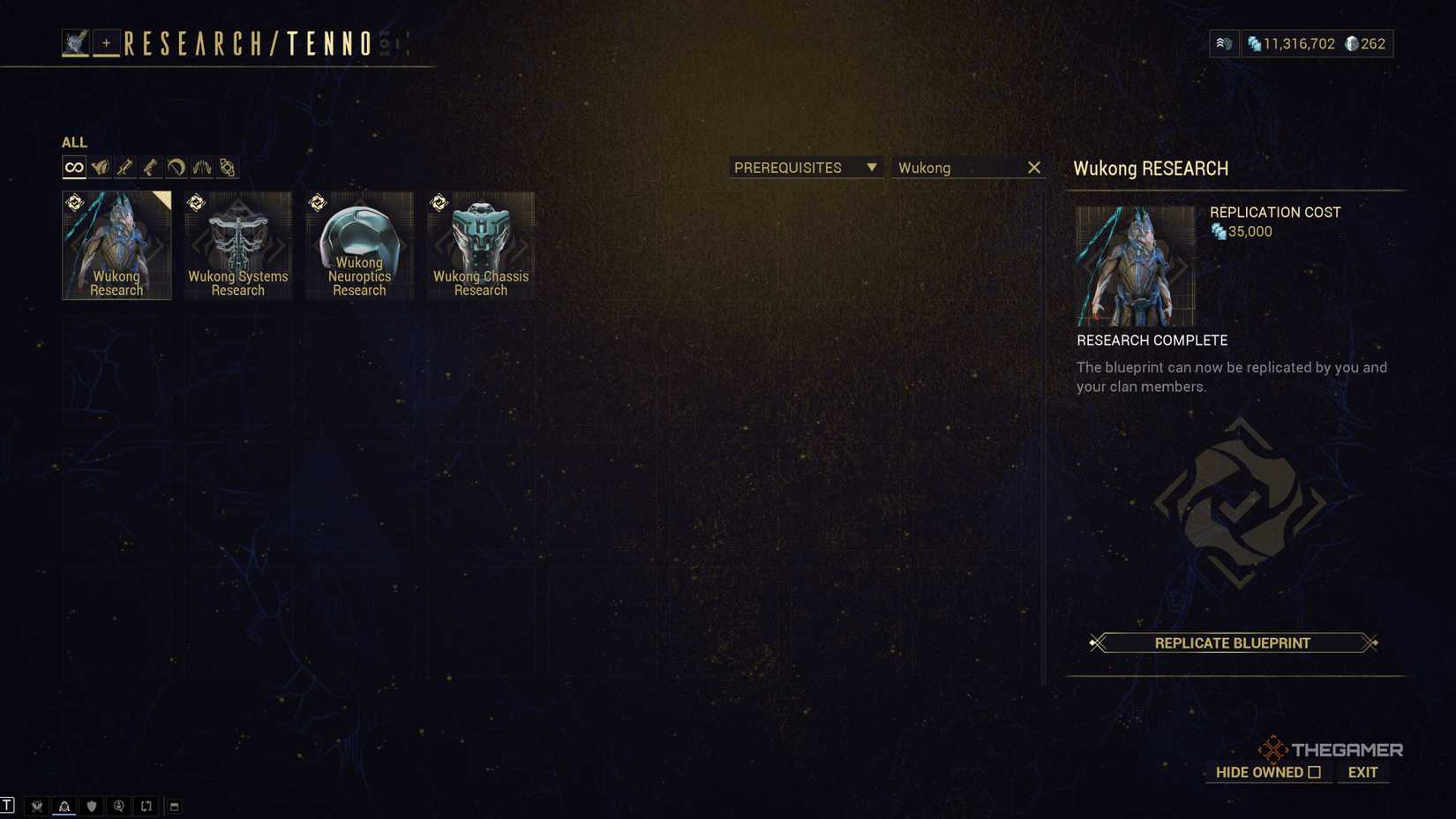This screenshot has height=819, width=1456.
Task: Select the infinity All-items filter
Action: (74, 166)
